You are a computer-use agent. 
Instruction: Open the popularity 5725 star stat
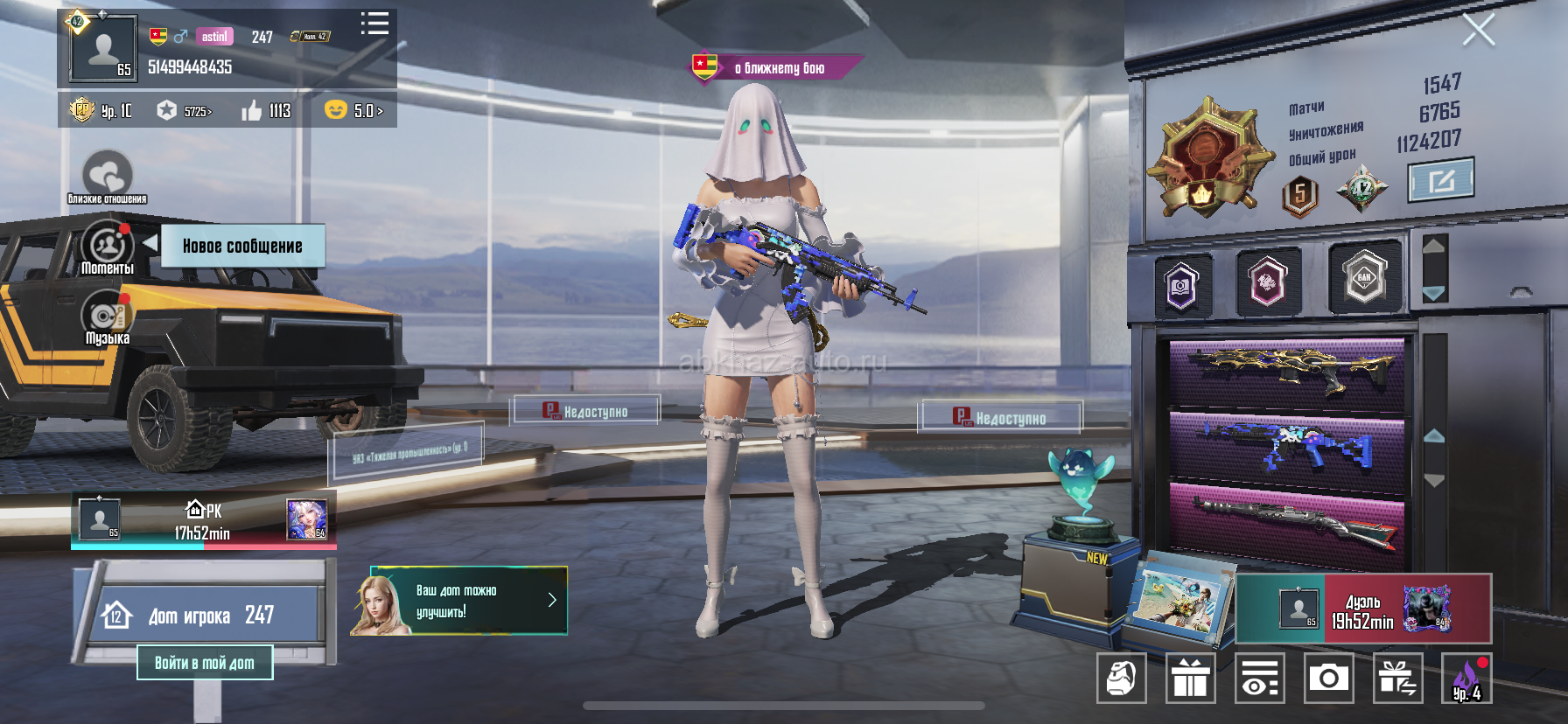coord(185,111)
